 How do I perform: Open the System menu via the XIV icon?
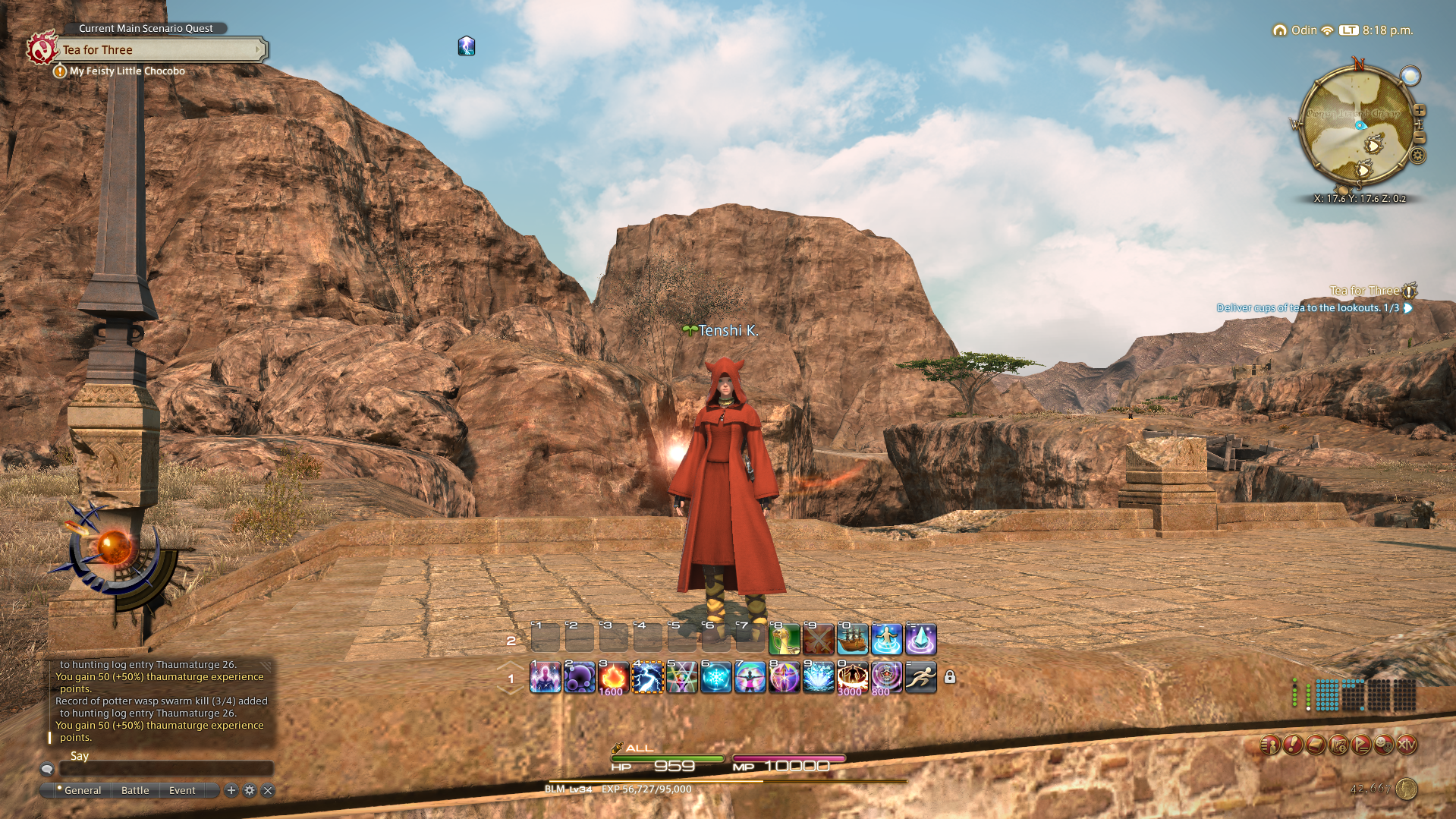coord(1407,745)
